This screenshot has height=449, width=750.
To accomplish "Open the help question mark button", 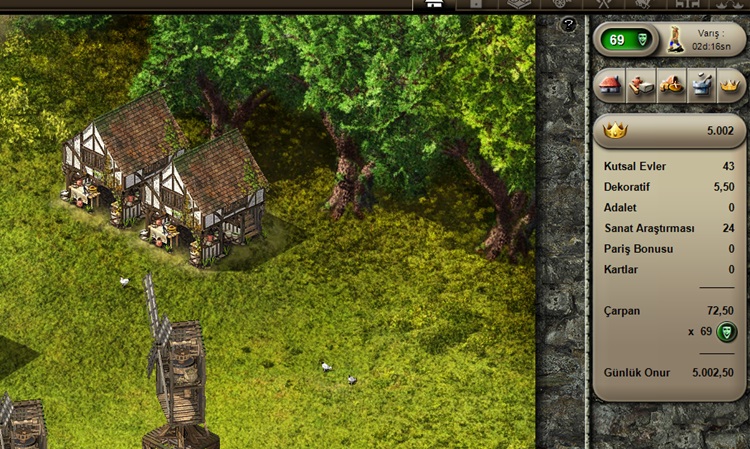I will pyautogui.click(x=569, y=24).
